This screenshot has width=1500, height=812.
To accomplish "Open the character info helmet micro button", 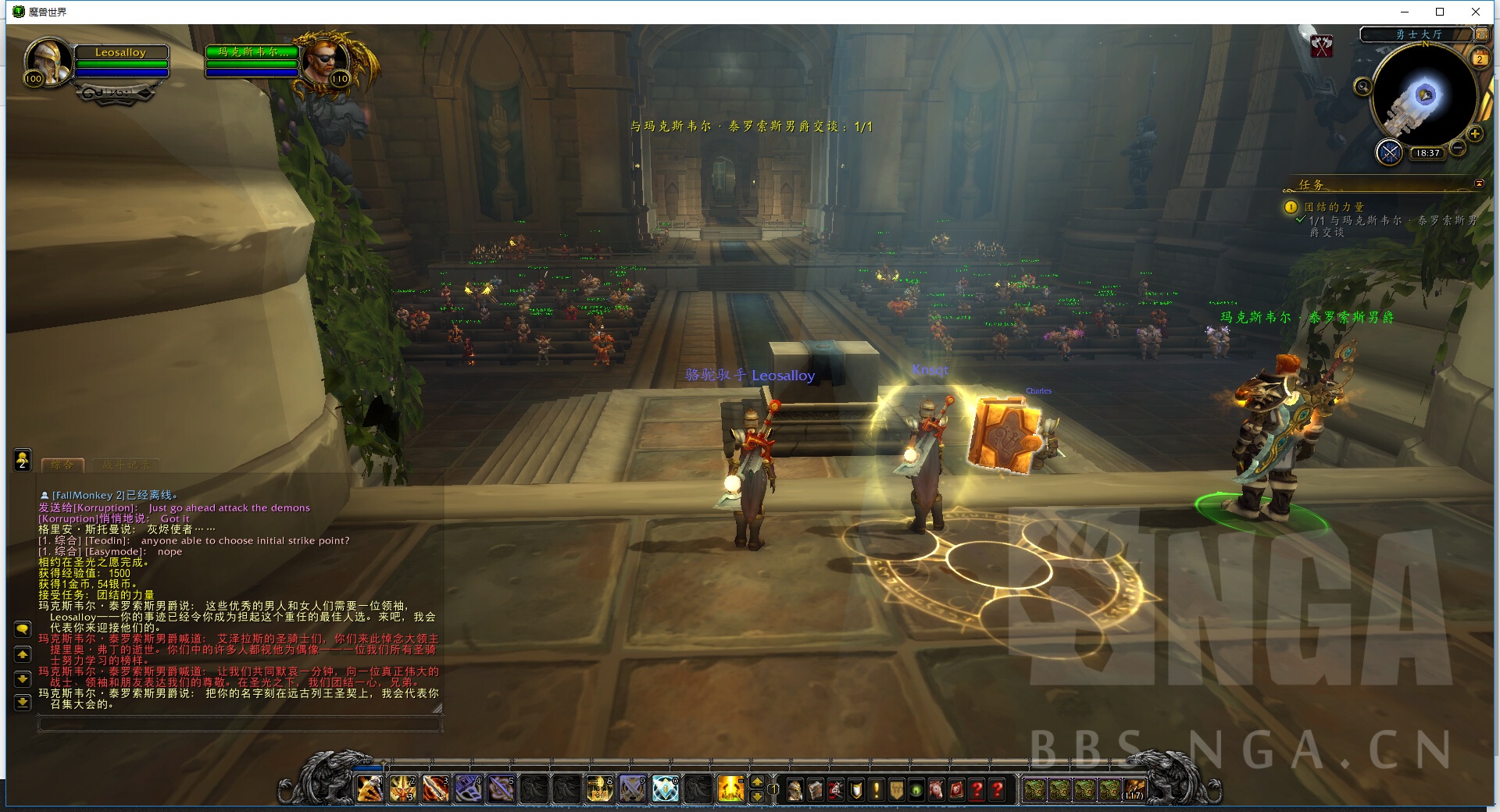I will tap(795, 790).
